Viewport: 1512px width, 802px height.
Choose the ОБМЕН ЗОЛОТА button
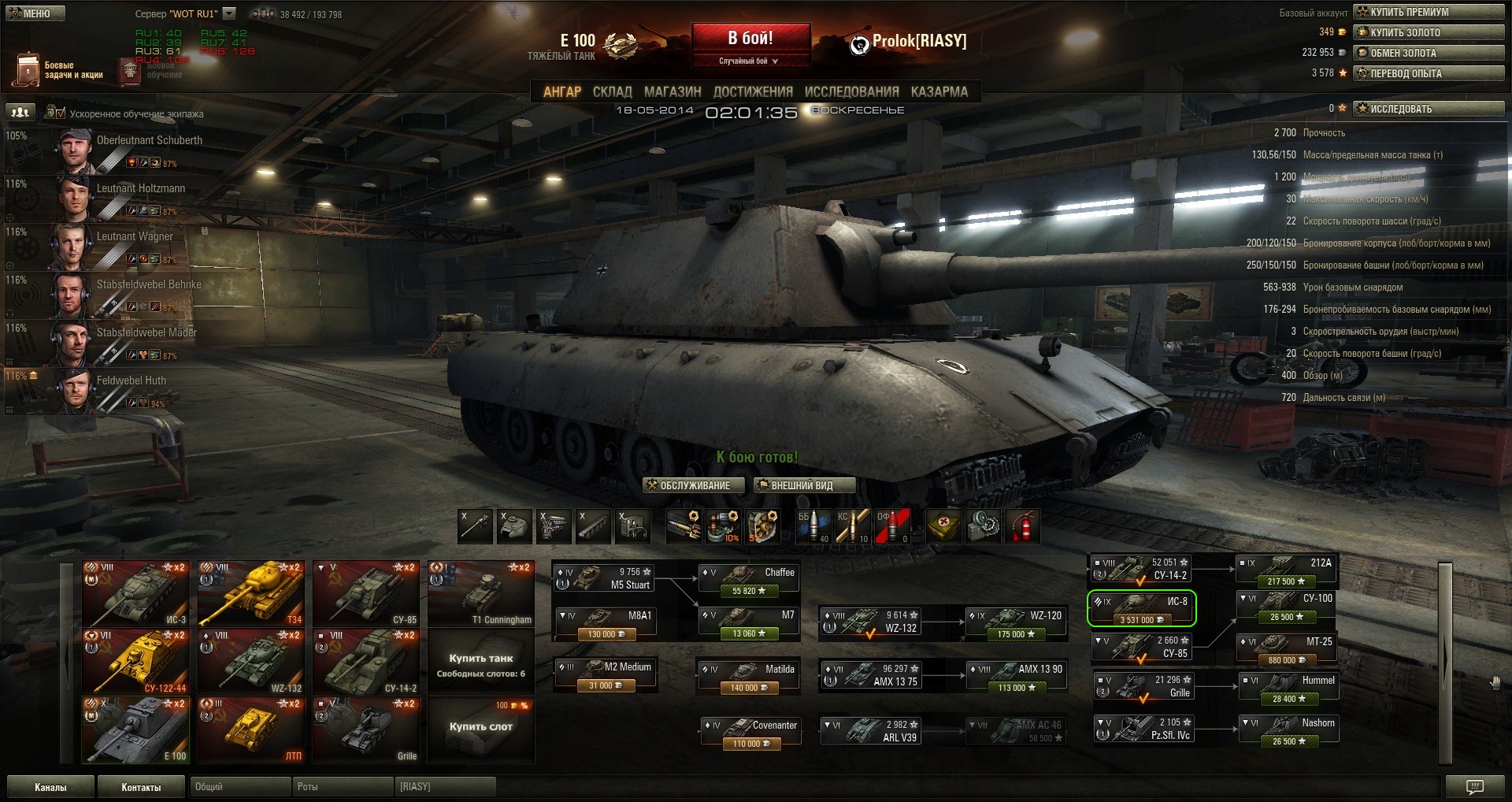point(1429,53)
